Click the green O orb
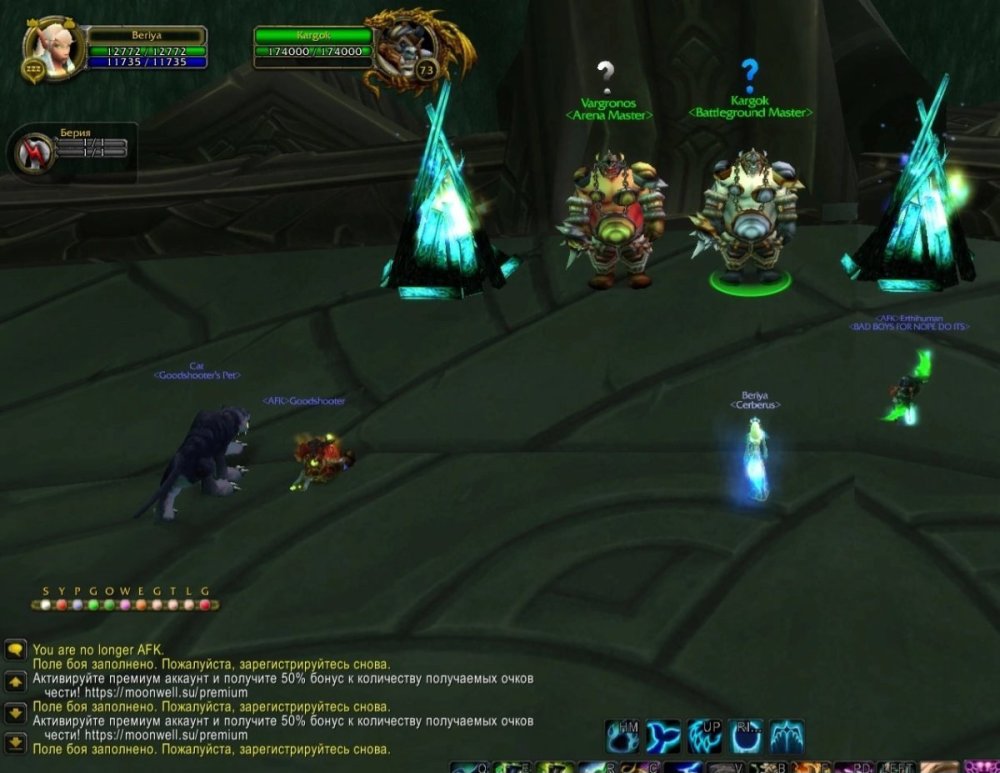 (109, 605)
